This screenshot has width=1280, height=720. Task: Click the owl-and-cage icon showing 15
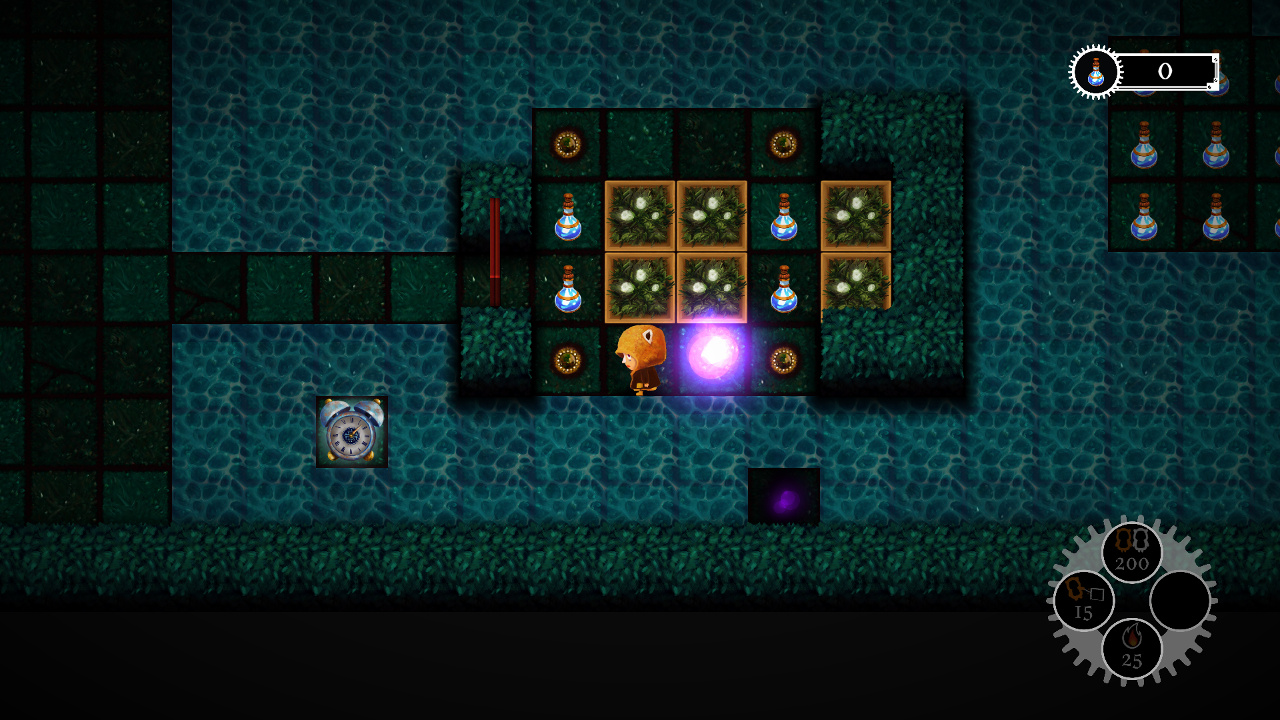pos(1082,598)
